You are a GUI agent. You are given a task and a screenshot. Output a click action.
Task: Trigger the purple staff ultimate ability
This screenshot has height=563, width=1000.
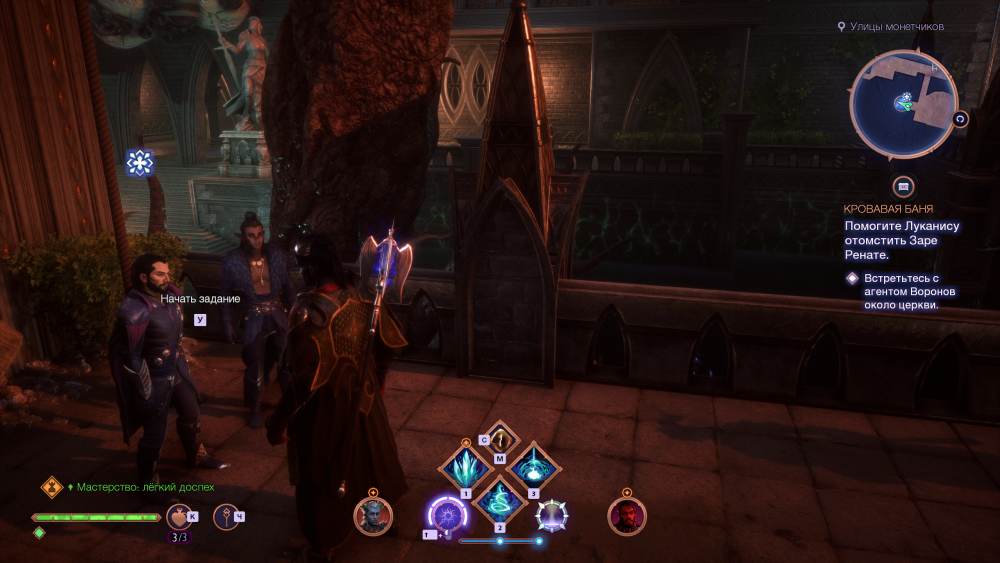tap(446, 516)
